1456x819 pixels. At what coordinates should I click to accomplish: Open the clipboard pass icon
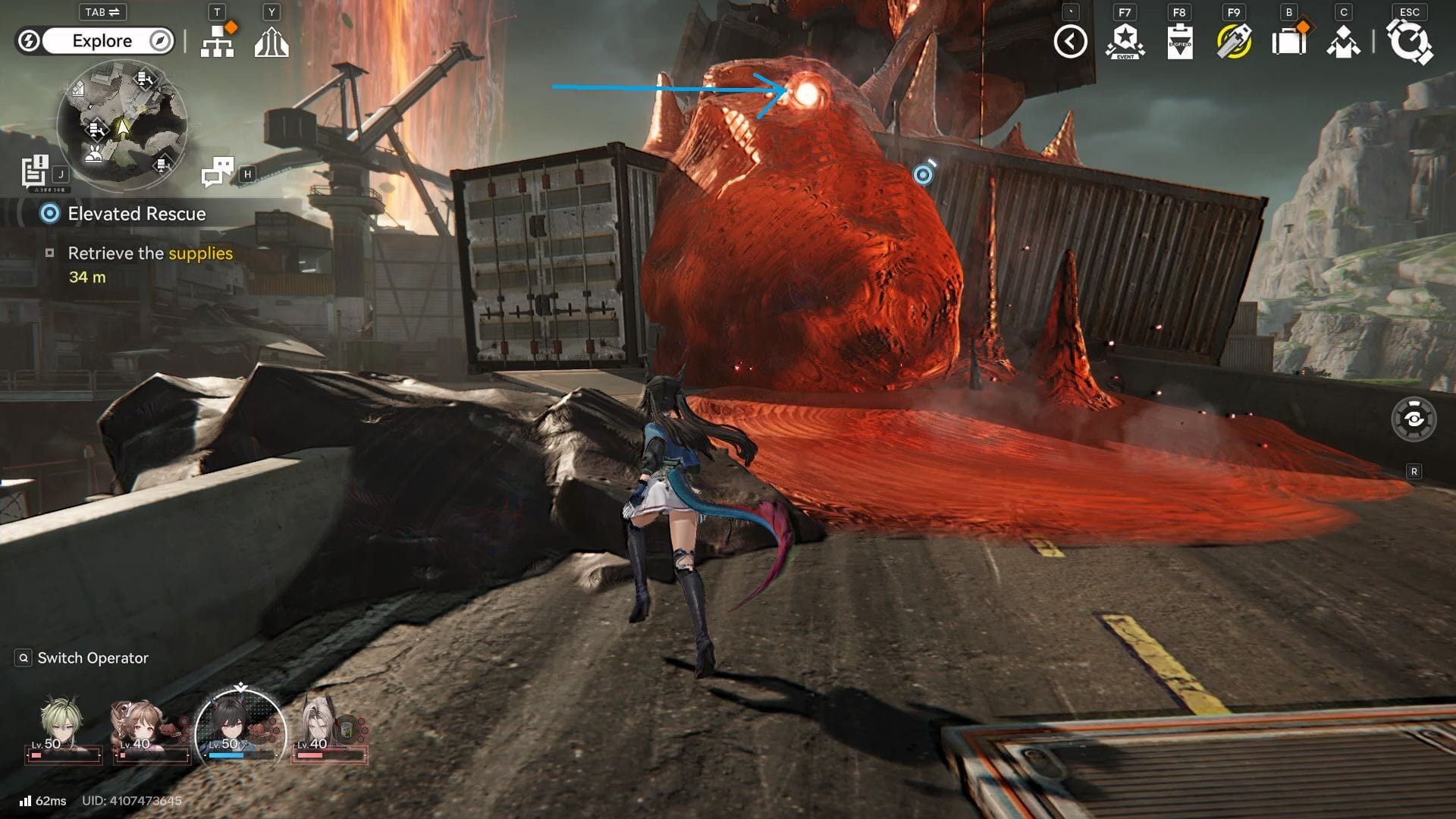tap(1179, 42)
